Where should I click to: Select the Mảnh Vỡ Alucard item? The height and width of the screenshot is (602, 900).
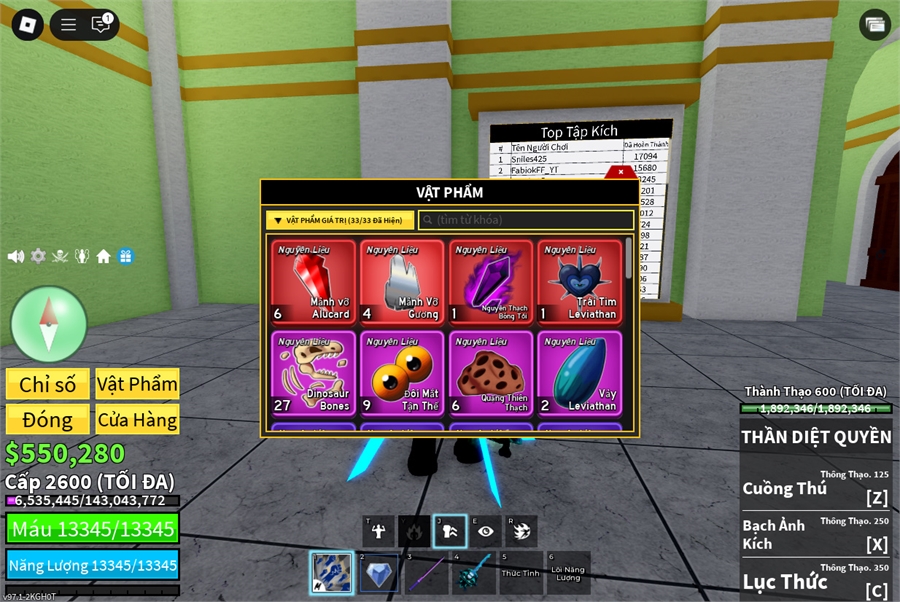click(313, 282)
